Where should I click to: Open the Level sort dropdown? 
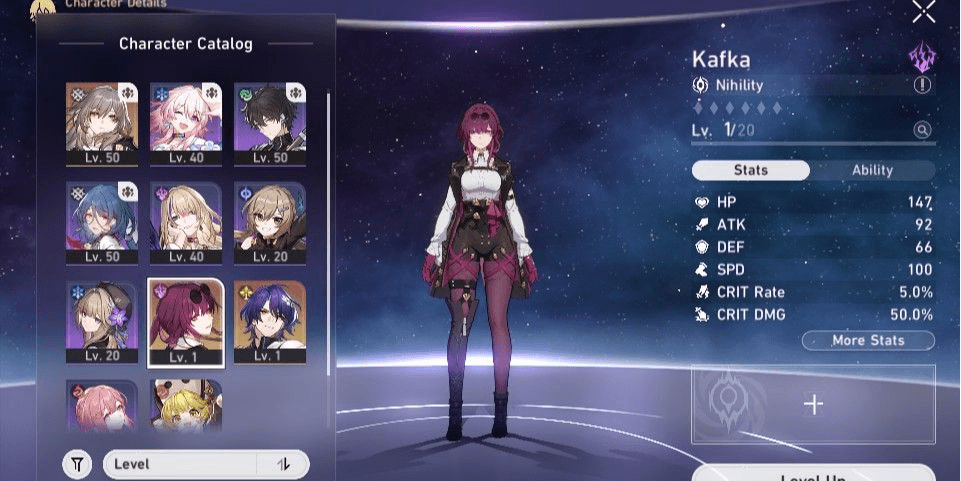click(182, 464)
